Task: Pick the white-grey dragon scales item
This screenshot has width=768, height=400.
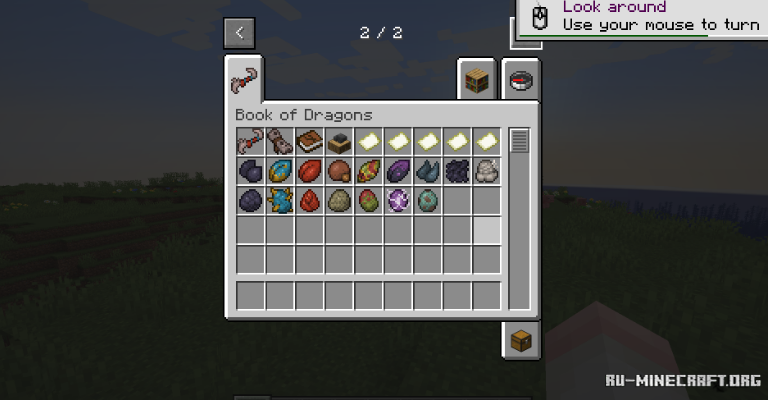Action: pos(487,171)
